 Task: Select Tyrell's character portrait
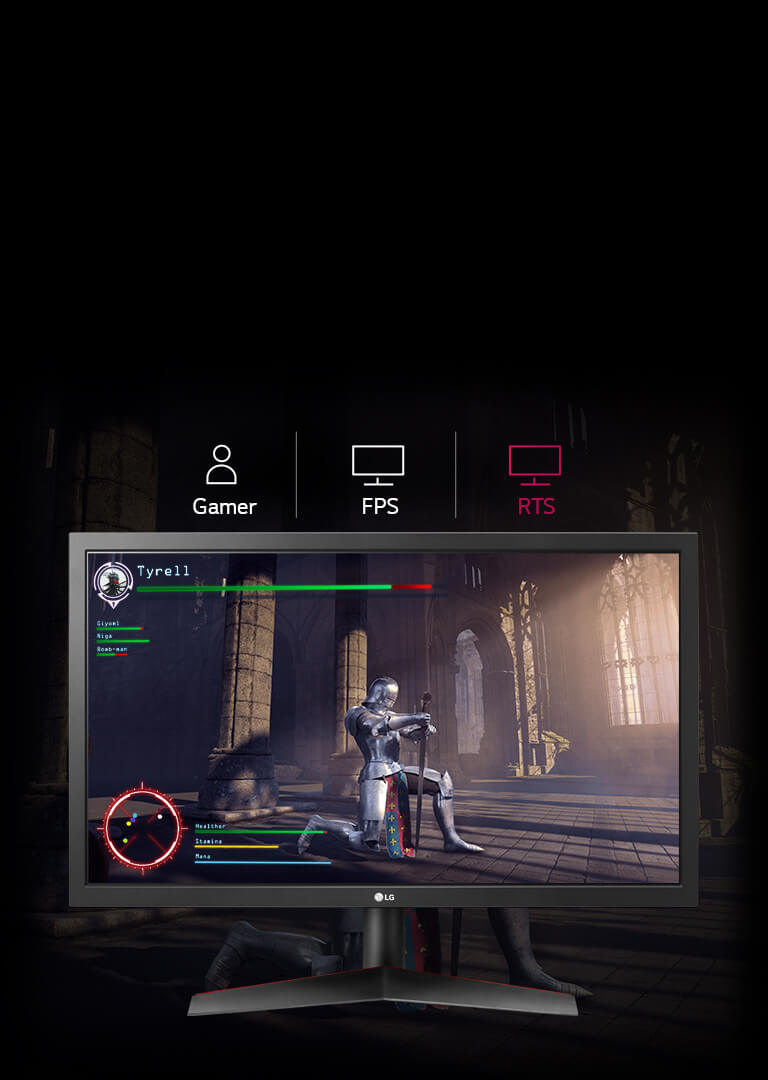(113, 583)
